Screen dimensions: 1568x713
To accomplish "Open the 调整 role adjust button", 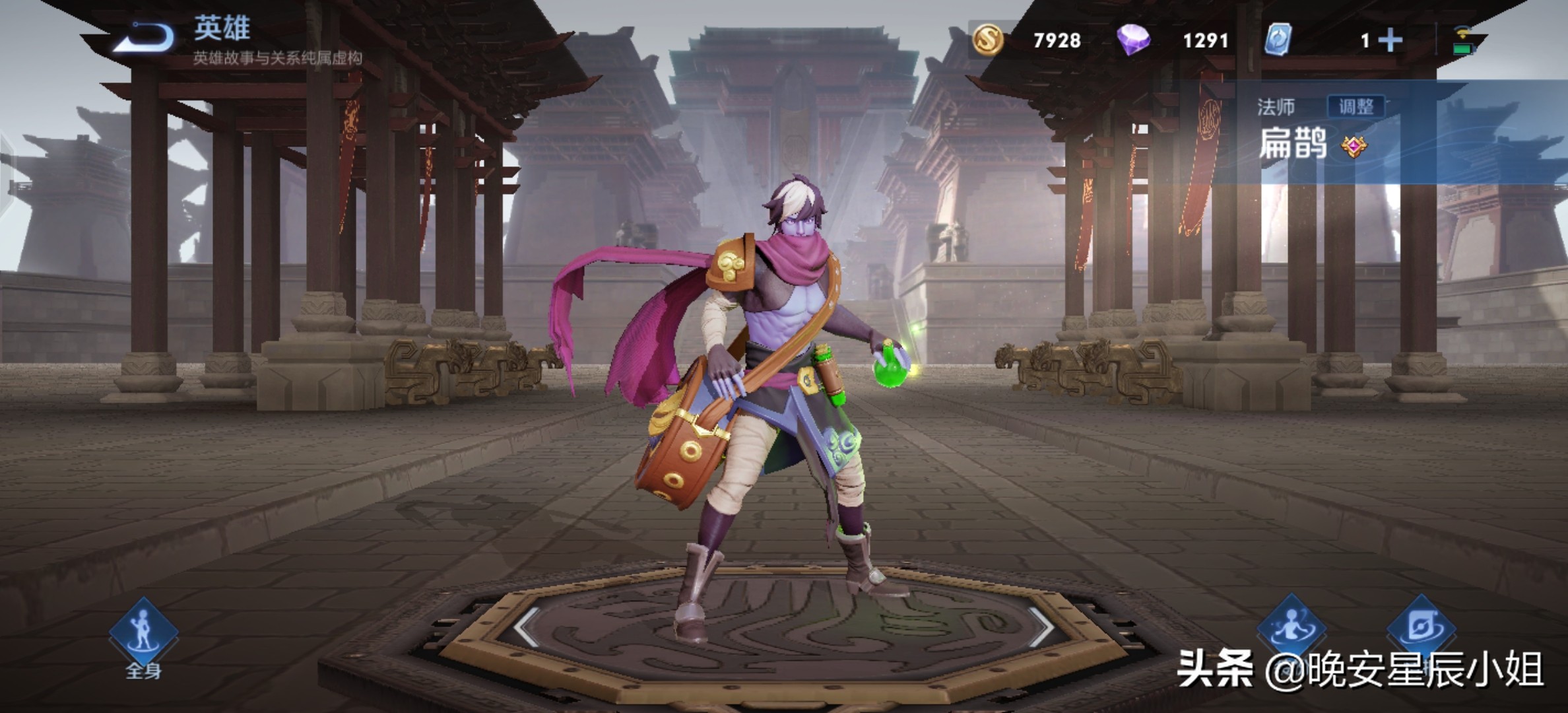I will pyautogui.click(x=1356, y=106).
